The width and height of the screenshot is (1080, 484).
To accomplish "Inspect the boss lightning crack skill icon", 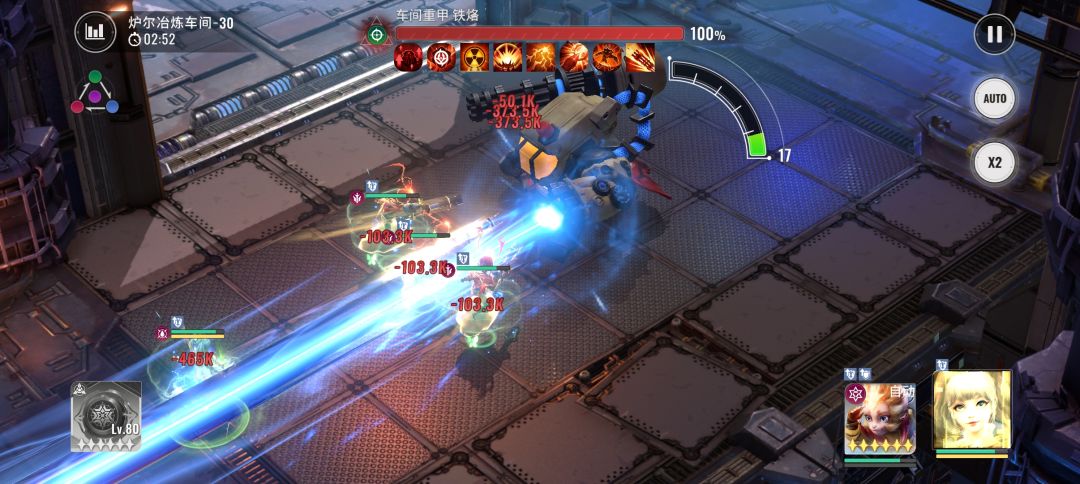I will [541, 57].
